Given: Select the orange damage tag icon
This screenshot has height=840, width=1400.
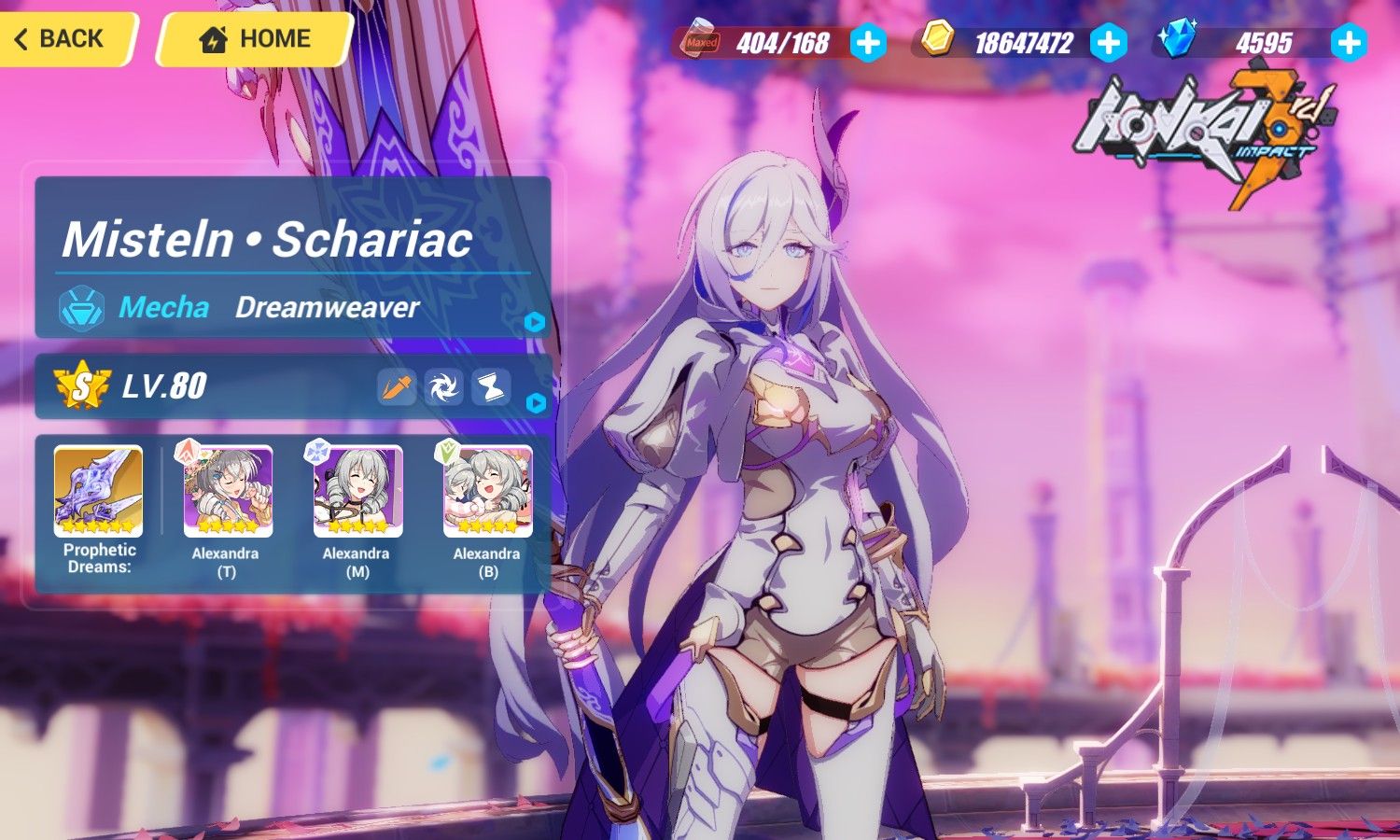Looking at the screenshot, I should (x=396, y=387).
